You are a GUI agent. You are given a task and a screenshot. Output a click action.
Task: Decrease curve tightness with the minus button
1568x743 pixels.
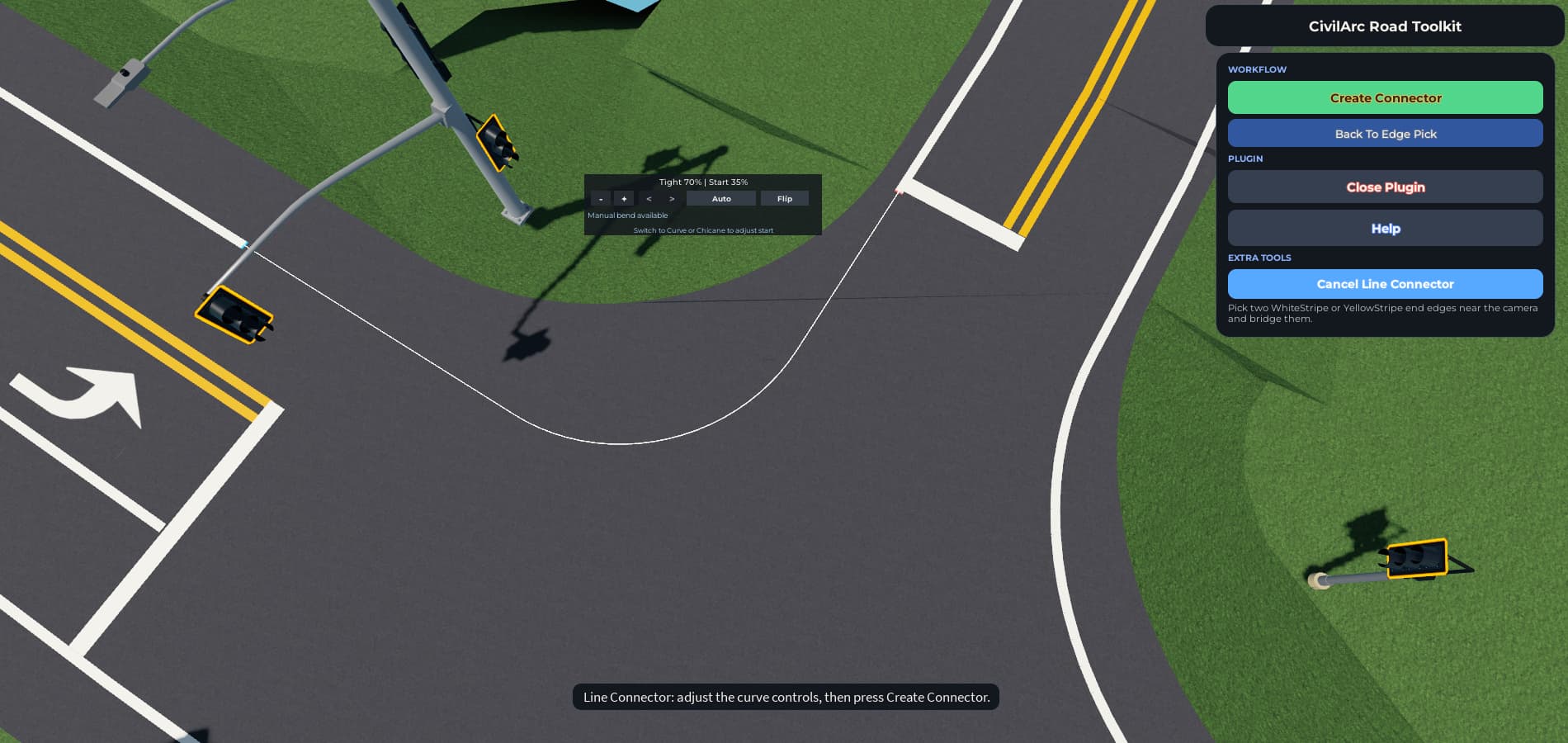point(601,199)
